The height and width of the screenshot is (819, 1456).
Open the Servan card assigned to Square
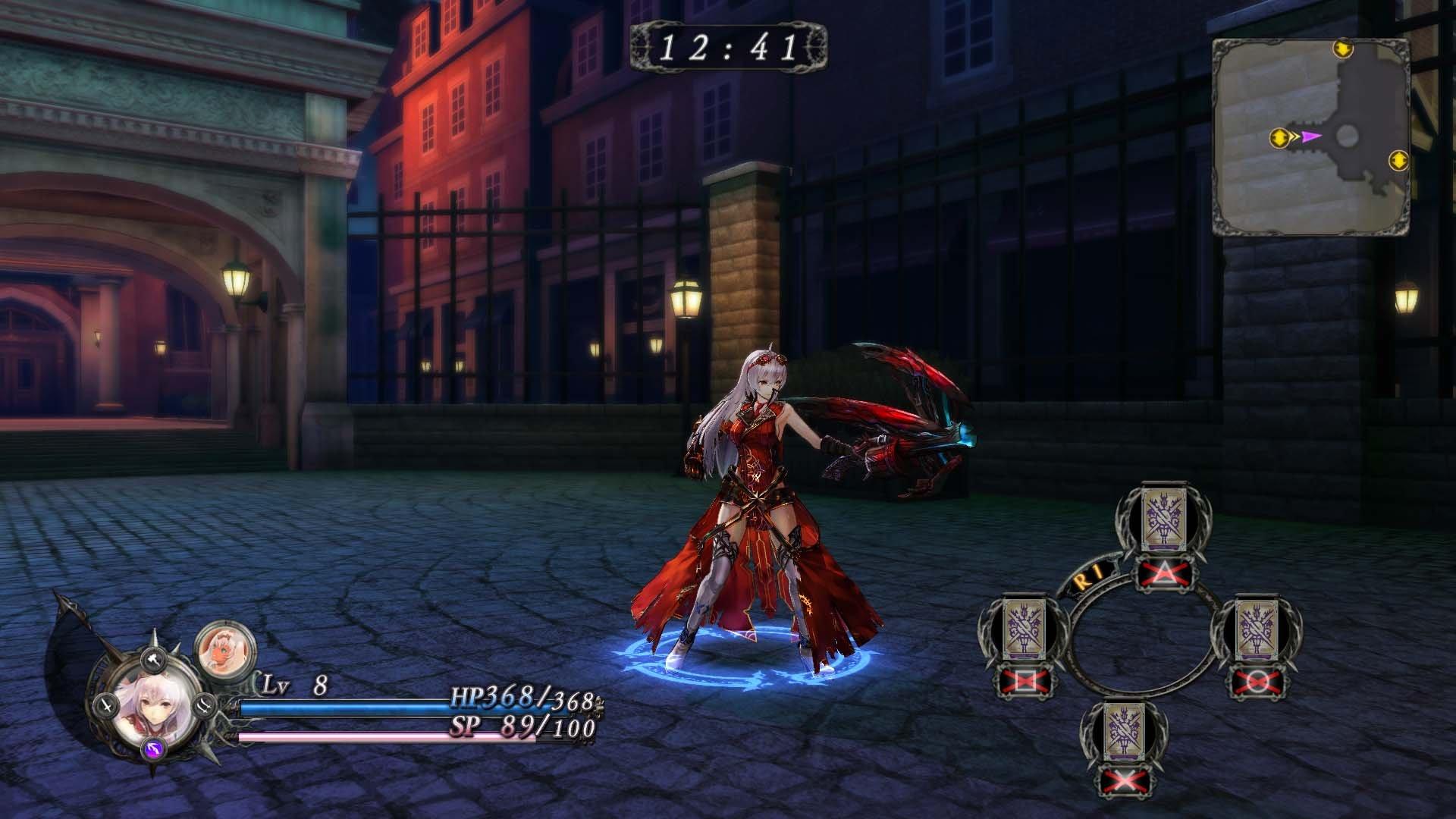coord(1025,629)
